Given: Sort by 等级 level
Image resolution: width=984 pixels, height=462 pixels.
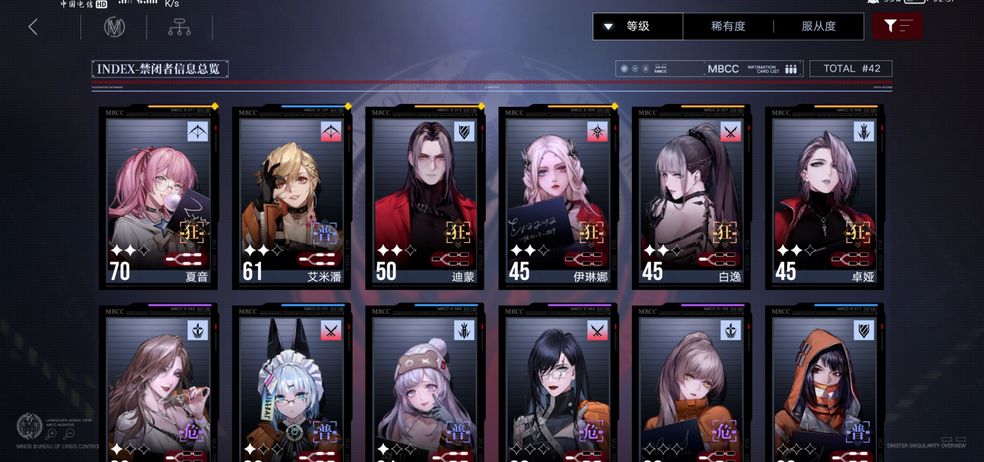Looking at the screenshot, I should [x=638, y=26].
